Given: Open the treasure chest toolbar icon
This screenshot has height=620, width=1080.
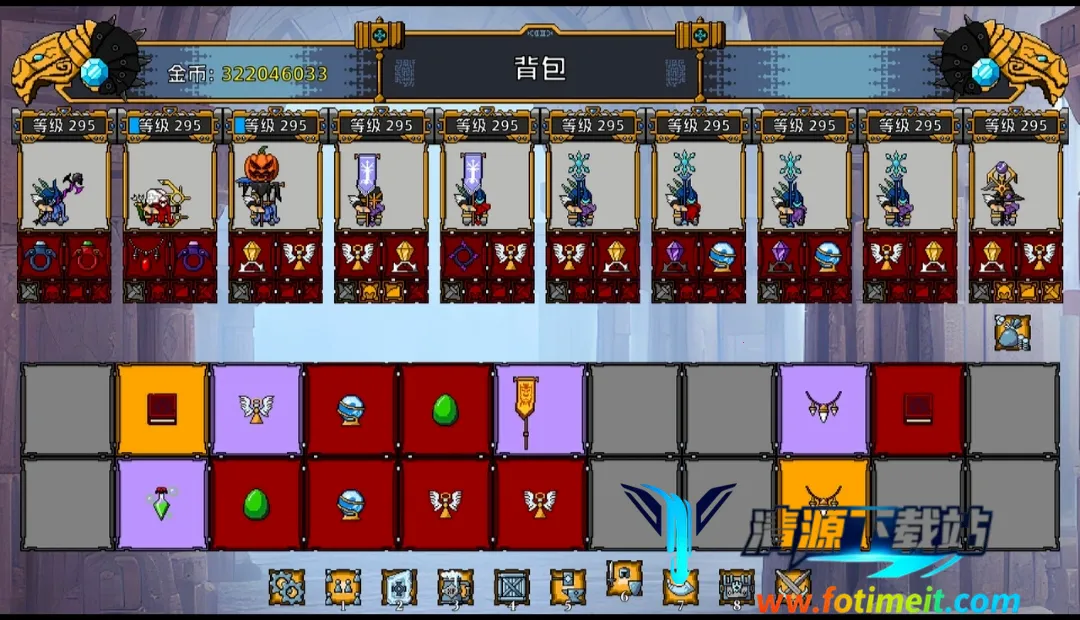Looking at the screenshot, I should pyautogui.click(x=737, y=585).
